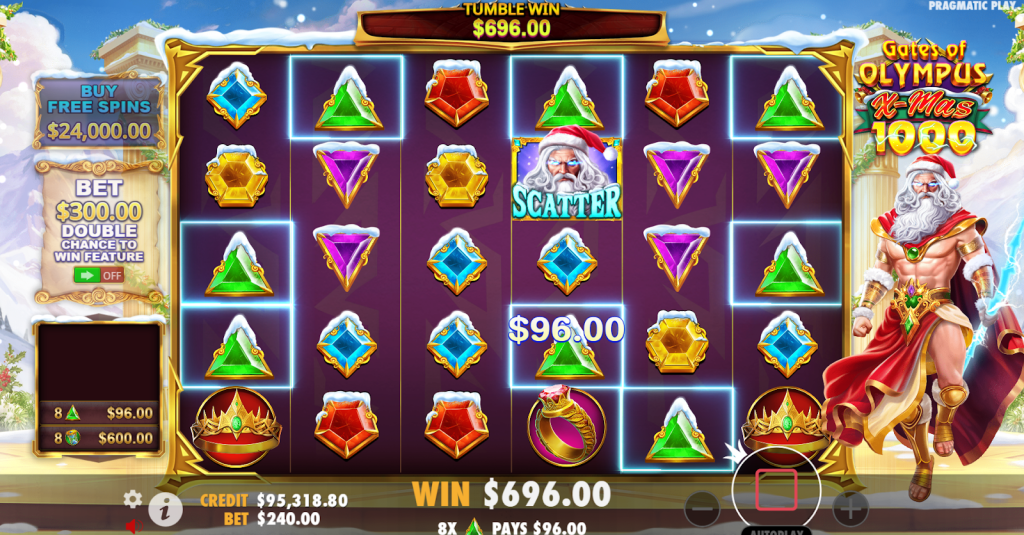The width and height of the screenshot is (1024, 535).
Task: Increase the bet with the plus button
Action: coord(850,509)
